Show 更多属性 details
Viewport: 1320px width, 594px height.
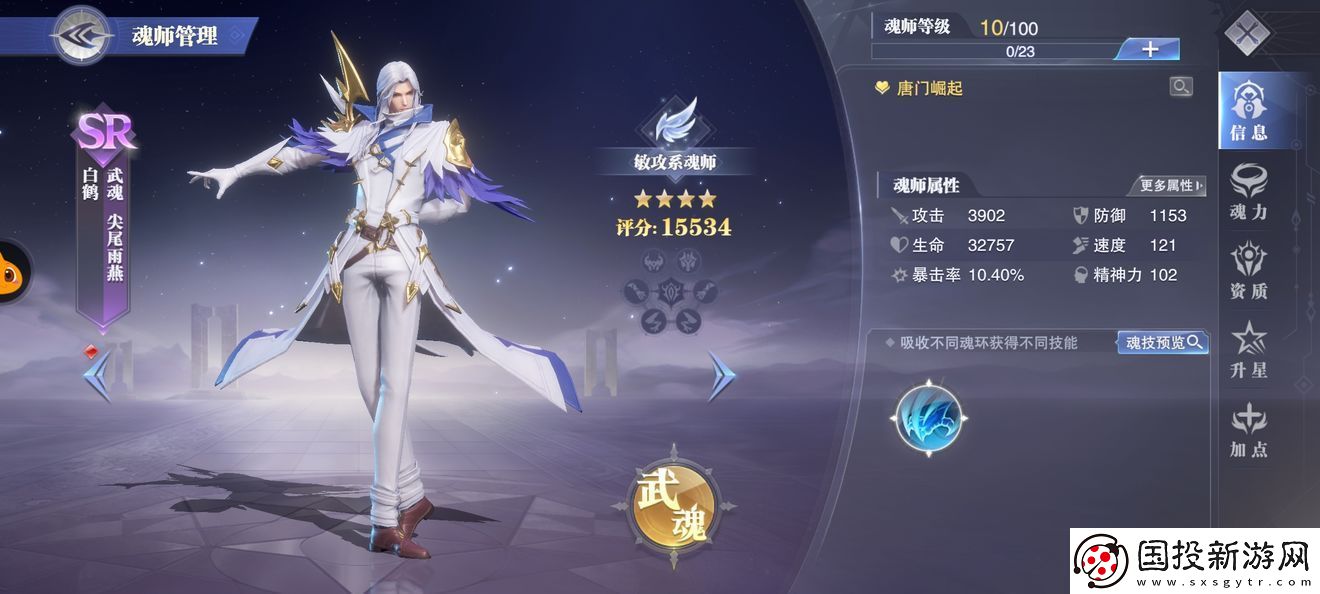[1171, 185]
